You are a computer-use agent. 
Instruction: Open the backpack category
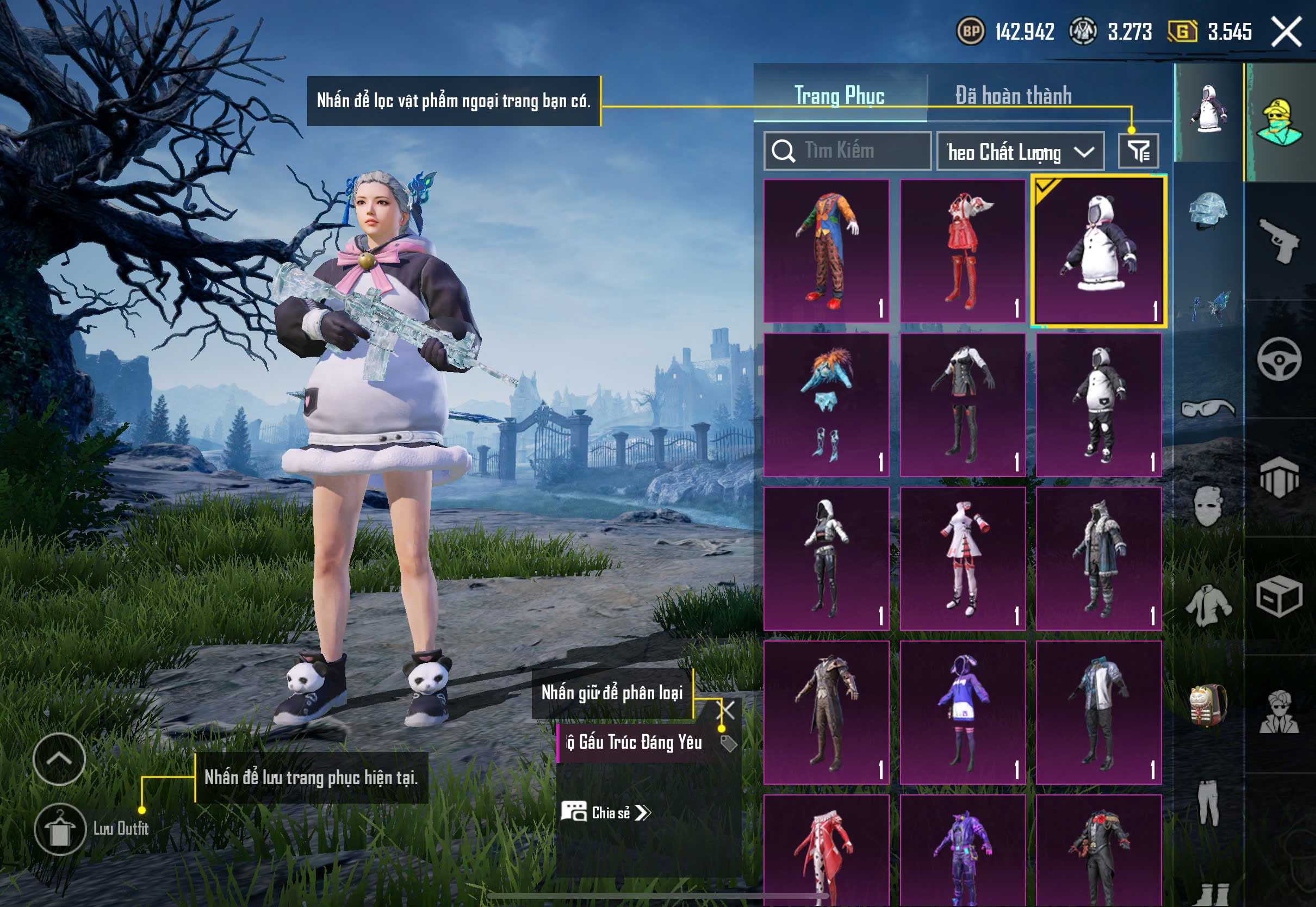point(1208,705)
